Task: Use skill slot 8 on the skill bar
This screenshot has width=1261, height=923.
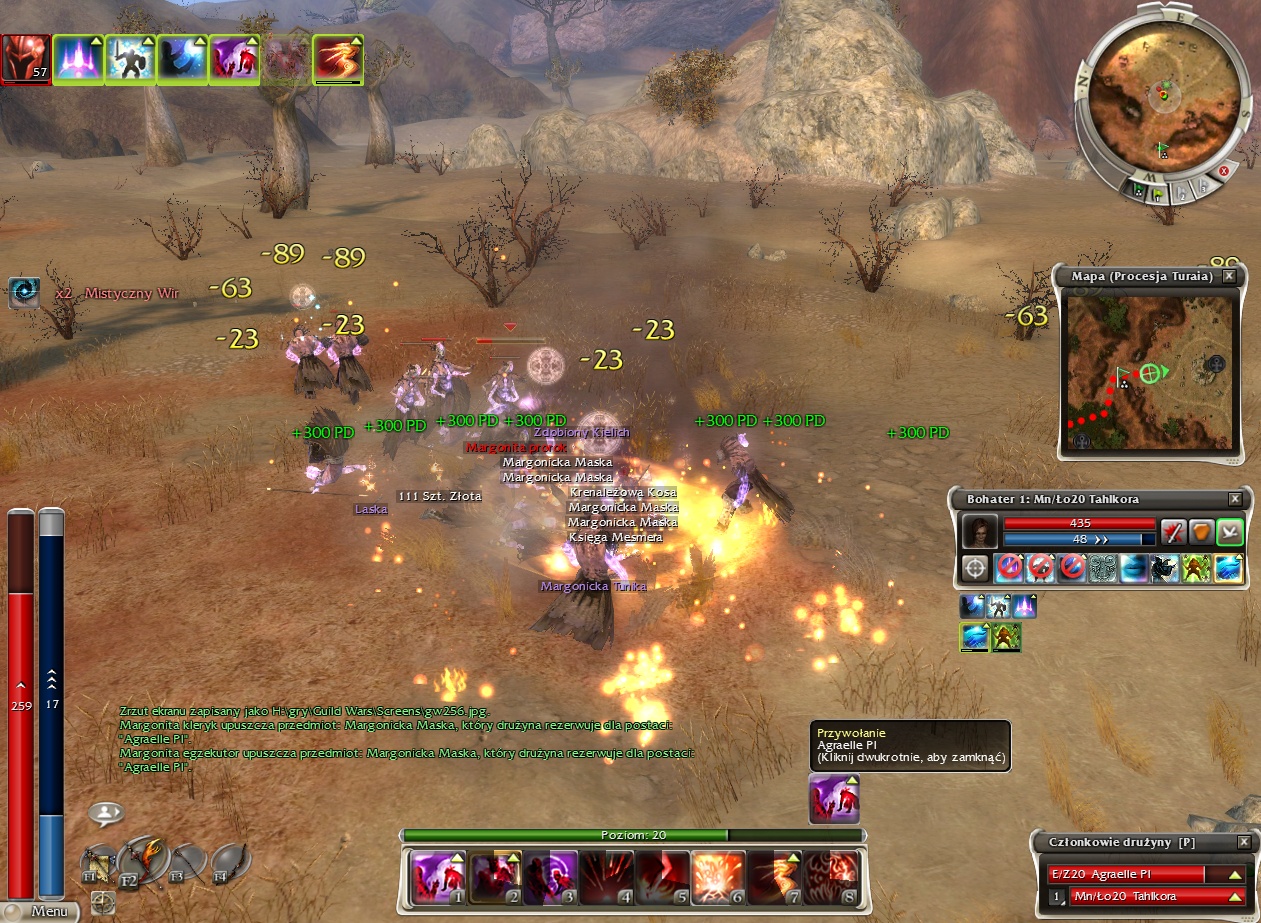Action: pyautogui.click(x=831, y=876)
